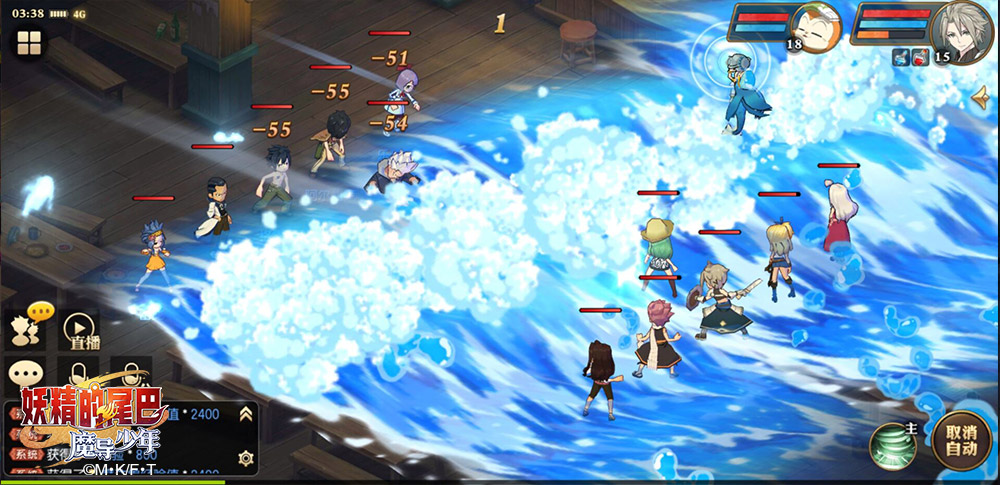Expand the chat log with double-chevron
This screenshot has width=1000, height=485.
coord(245,413)
